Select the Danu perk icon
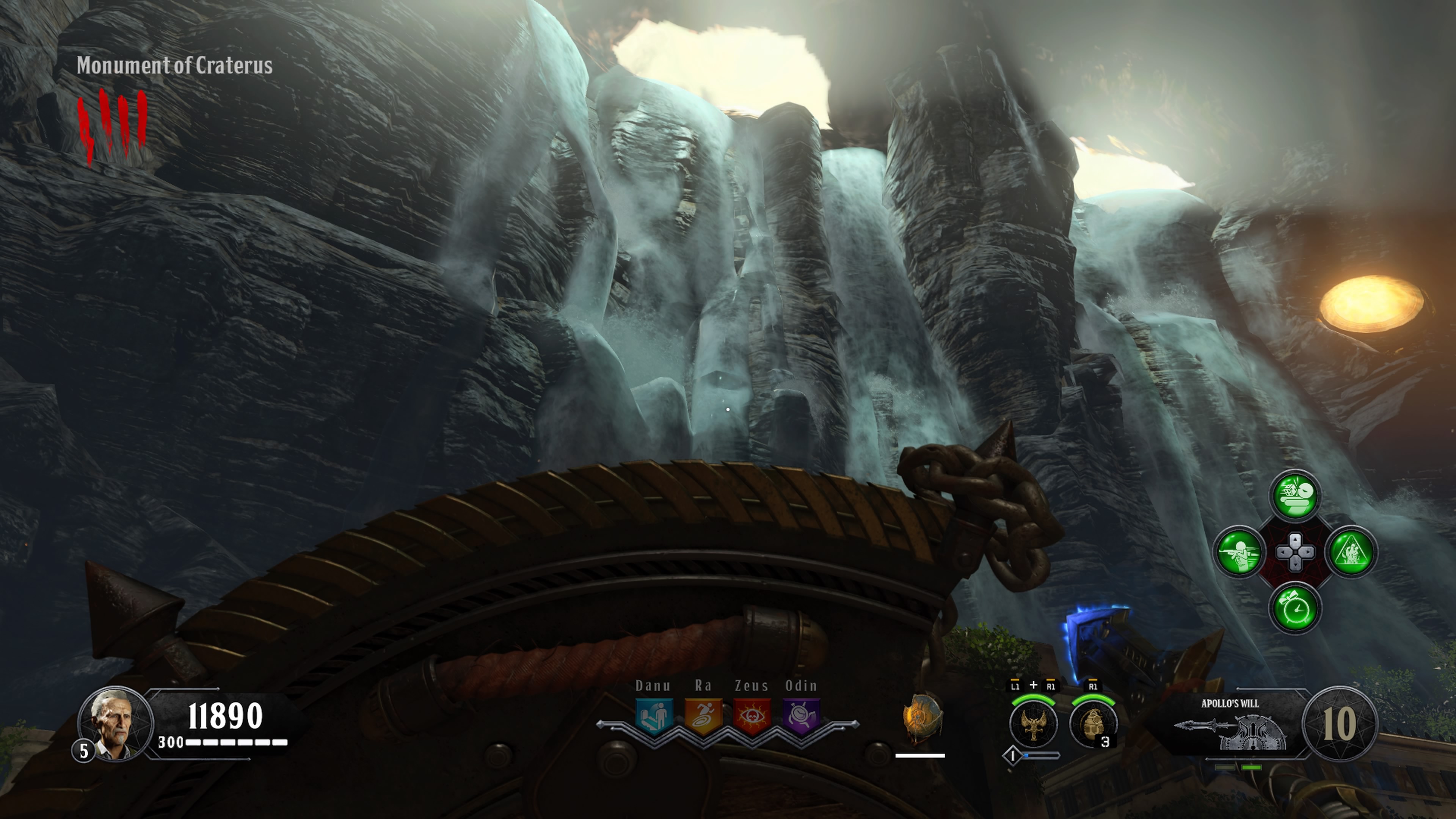1456x819 pixels. coord(654,715)
